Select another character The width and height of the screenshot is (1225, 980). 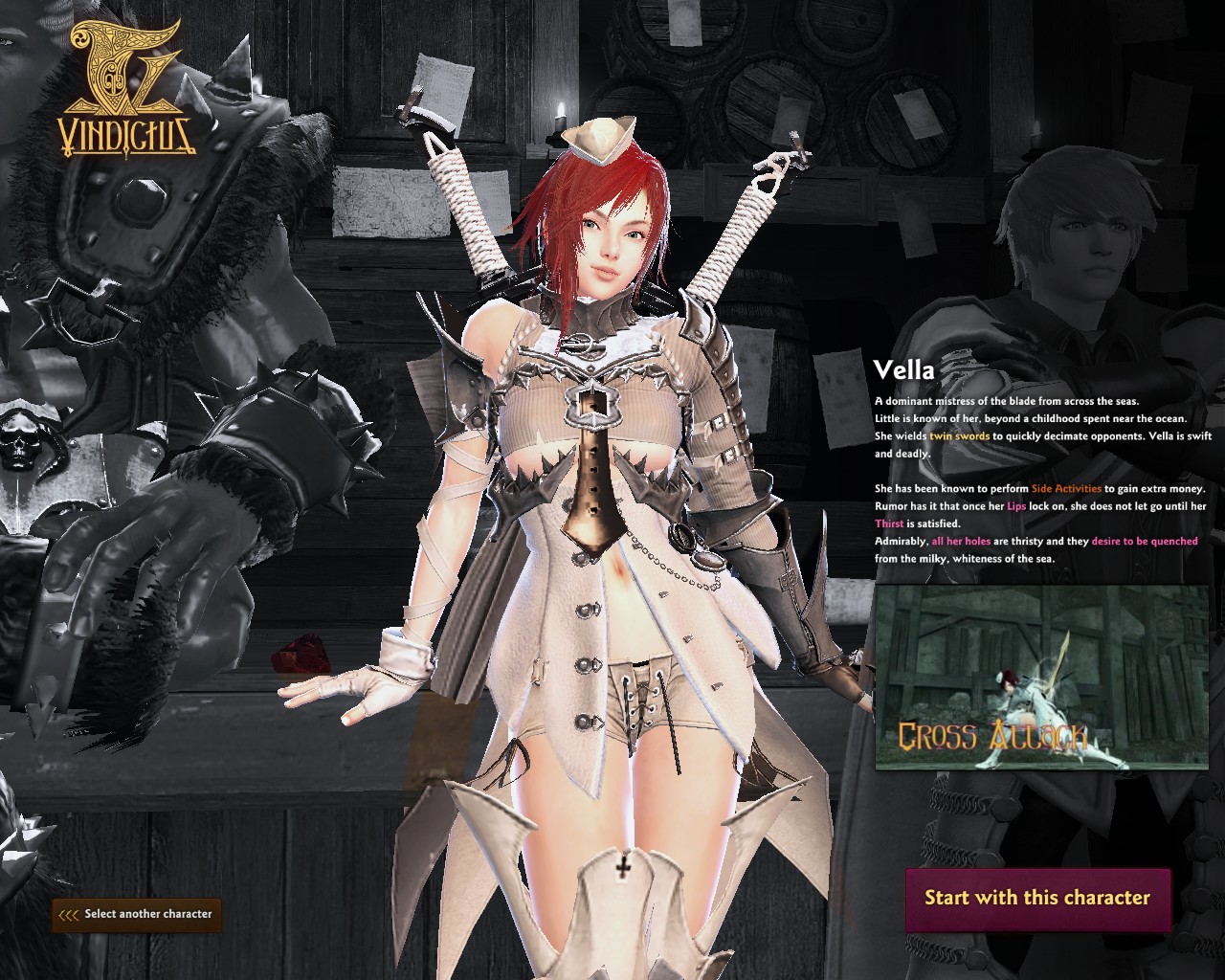136,914
